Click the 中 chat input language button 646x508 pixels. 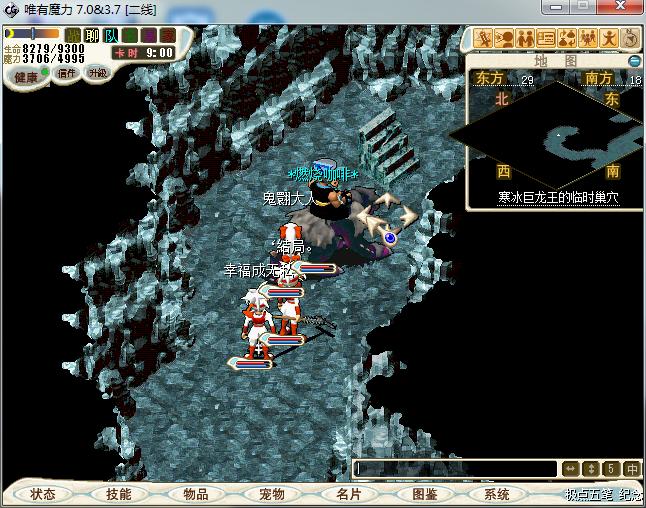tap(632, 468)
